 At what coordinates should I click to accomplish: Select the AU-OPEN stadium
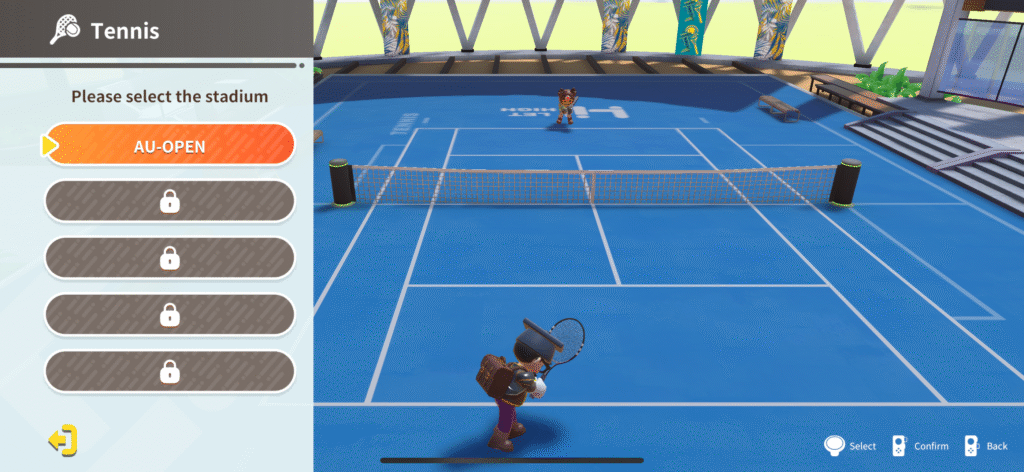(170, 146)
